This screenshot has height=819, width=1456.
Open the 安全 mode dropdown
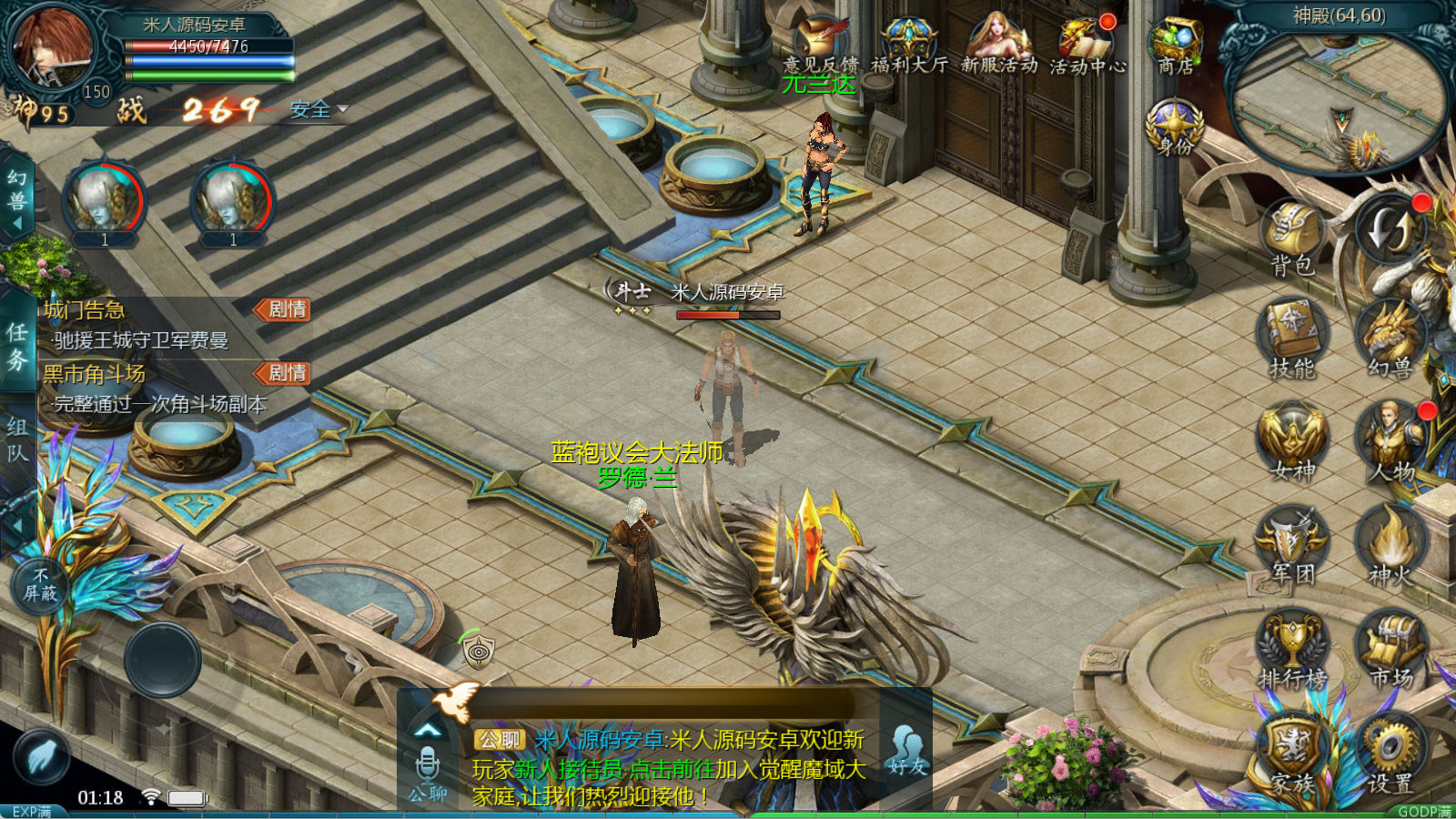point(318,110)
